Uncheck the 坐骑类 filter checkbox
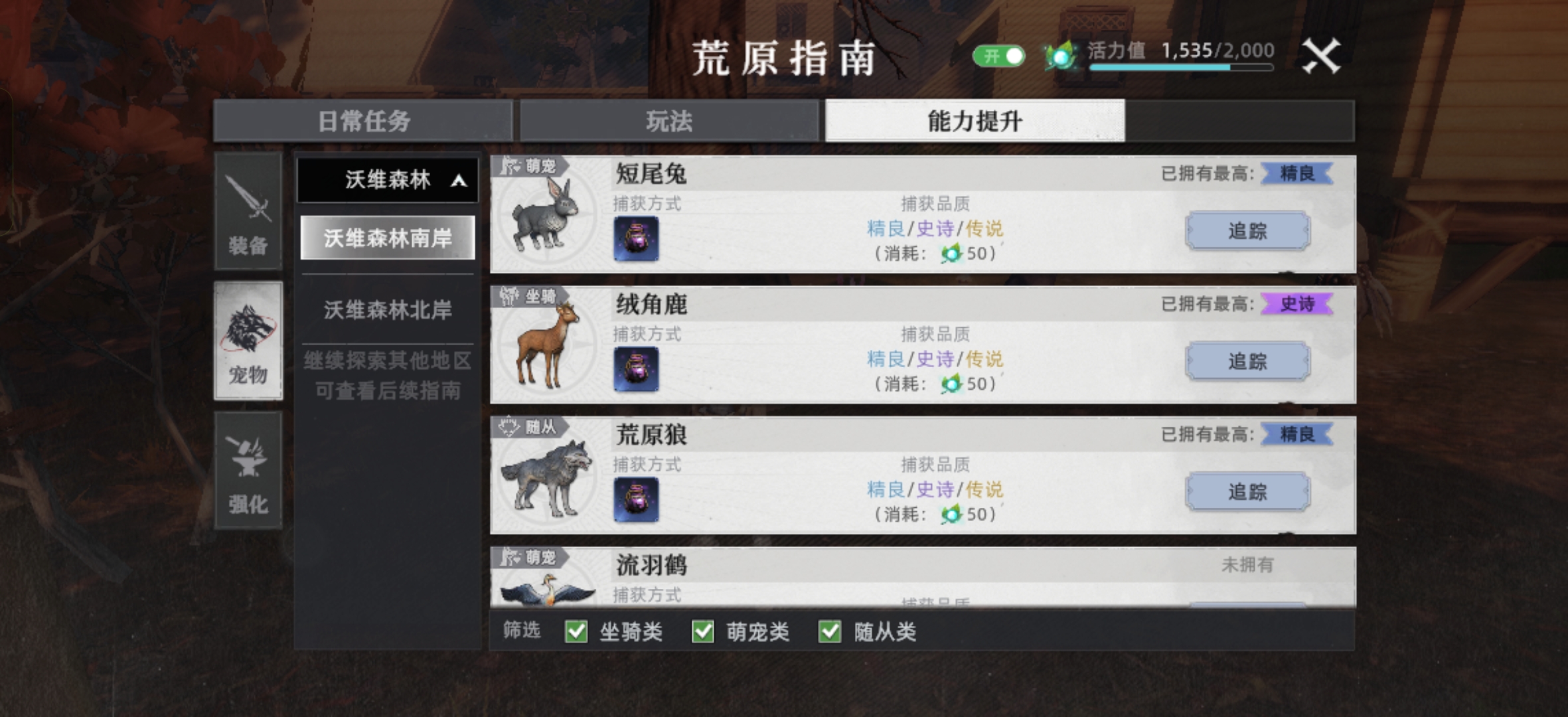1568x717 pixels. pos(576,632)
